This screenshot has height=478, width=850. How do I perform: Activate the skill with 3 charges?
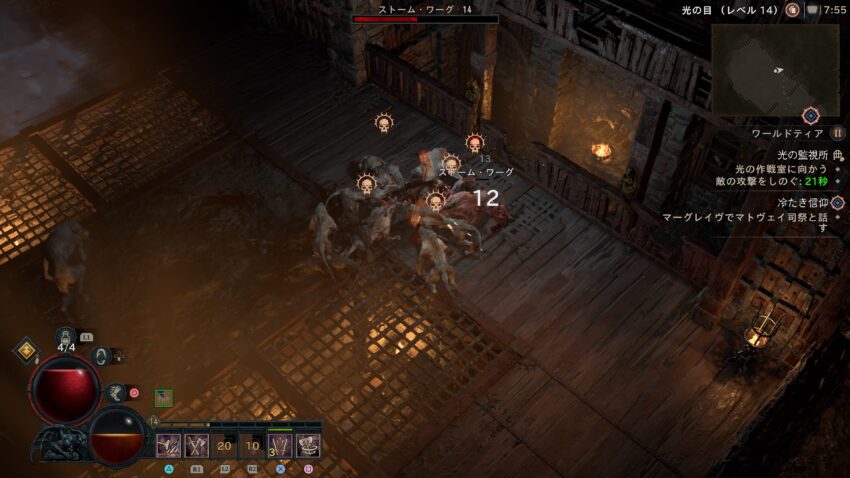click(x=280, y=446)
